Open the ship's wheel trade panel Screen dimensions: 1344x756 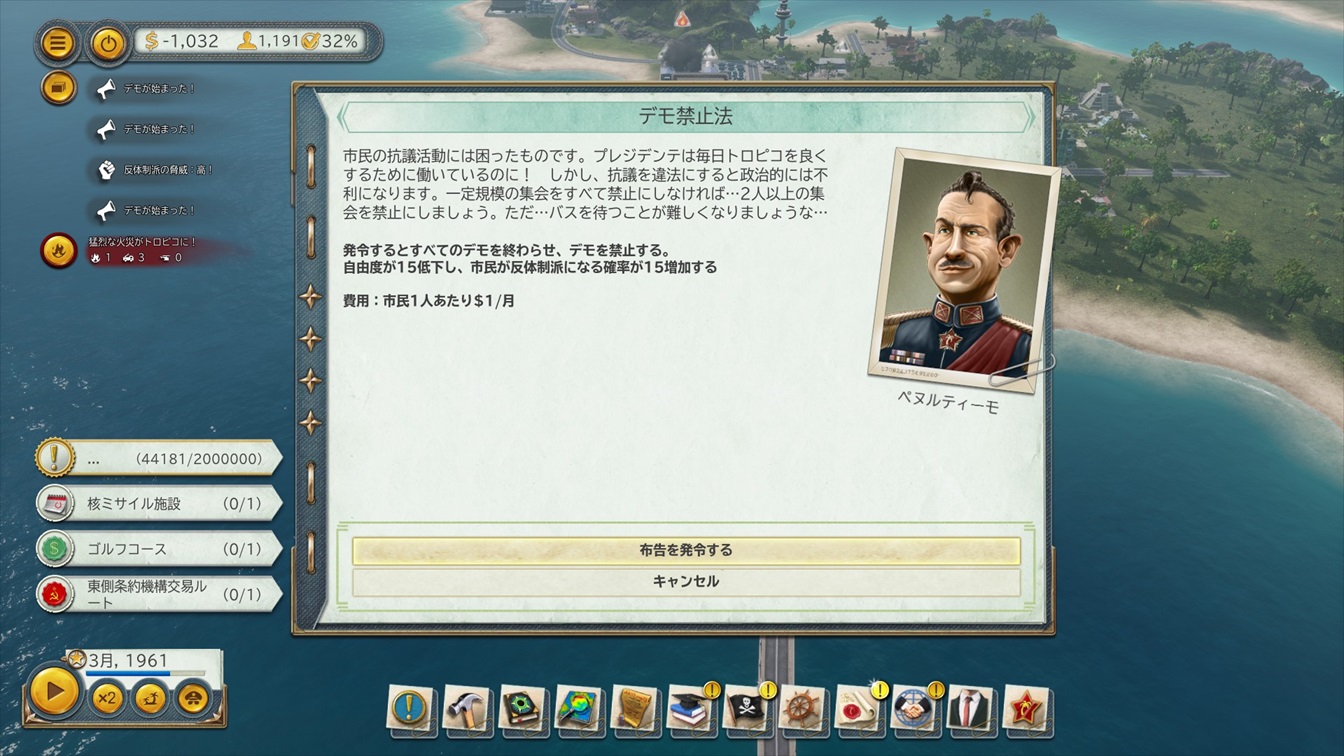tap(801, 708)
